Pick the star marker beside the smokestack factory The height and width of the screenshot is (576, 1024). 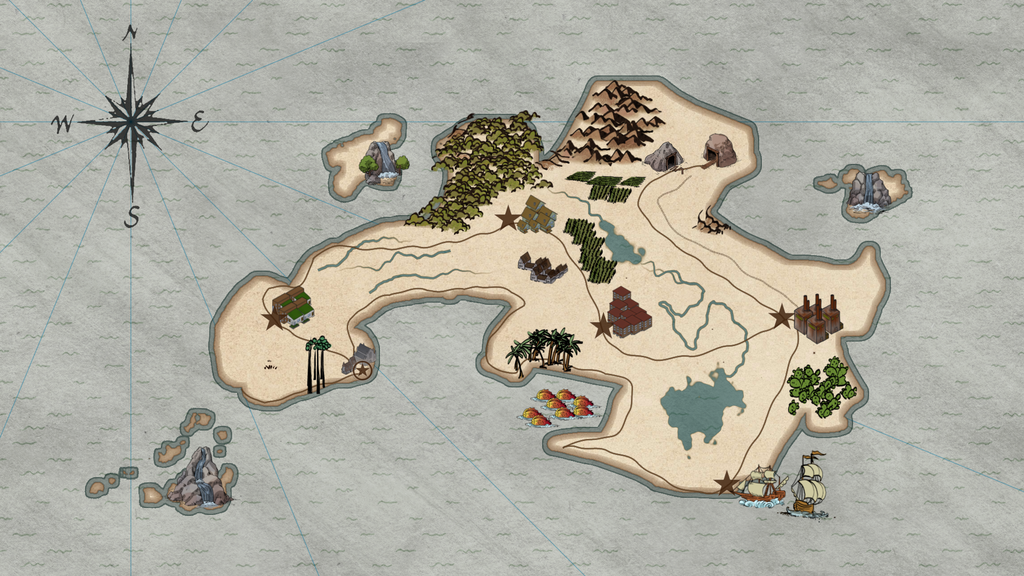pos(781,317)
